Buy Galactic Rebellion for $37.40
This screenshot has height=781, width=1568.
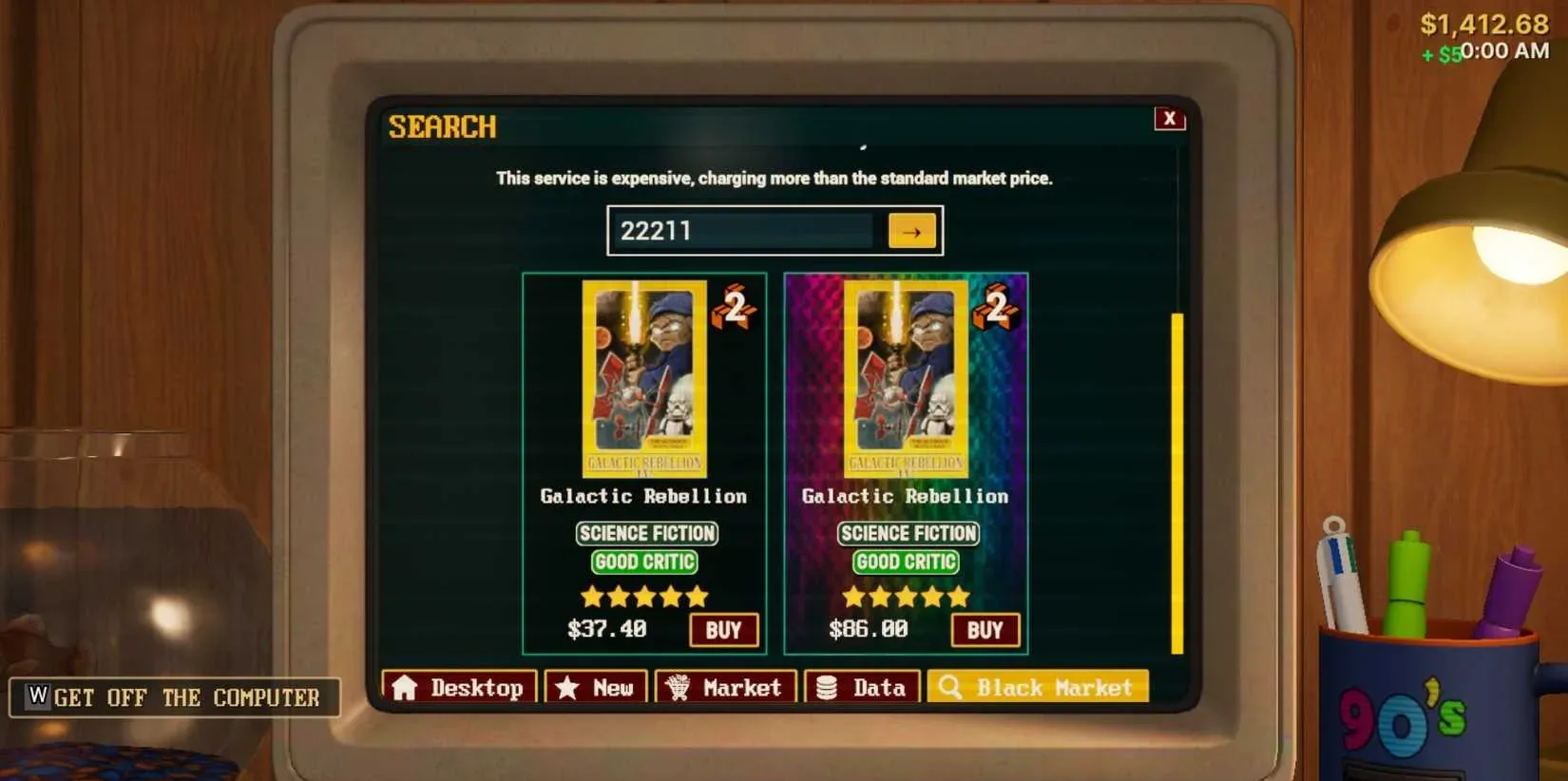(724, 629)
